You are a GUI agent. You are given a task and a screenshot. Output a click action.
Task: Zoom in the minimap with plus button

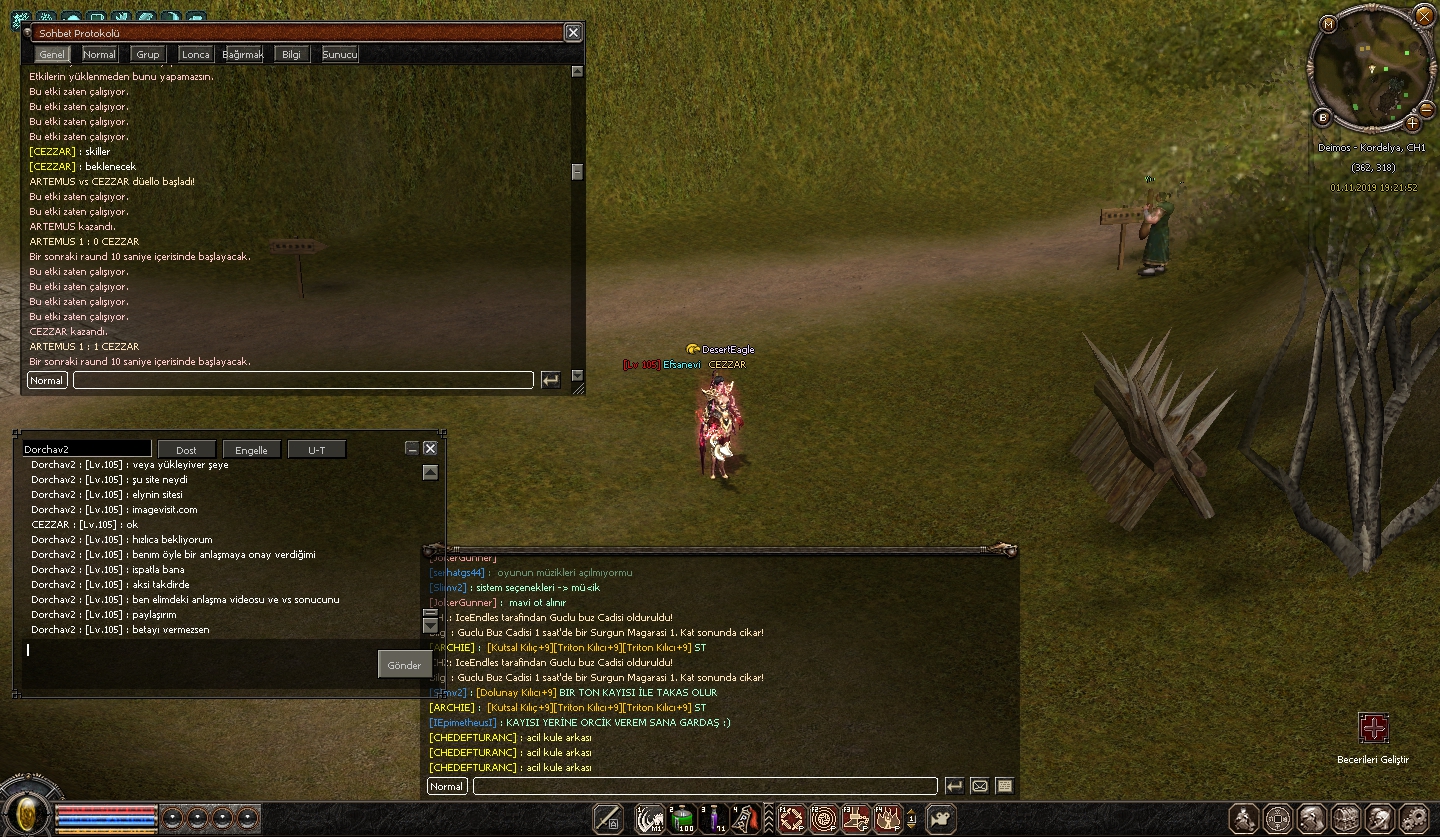click(x=1412, y=123)
